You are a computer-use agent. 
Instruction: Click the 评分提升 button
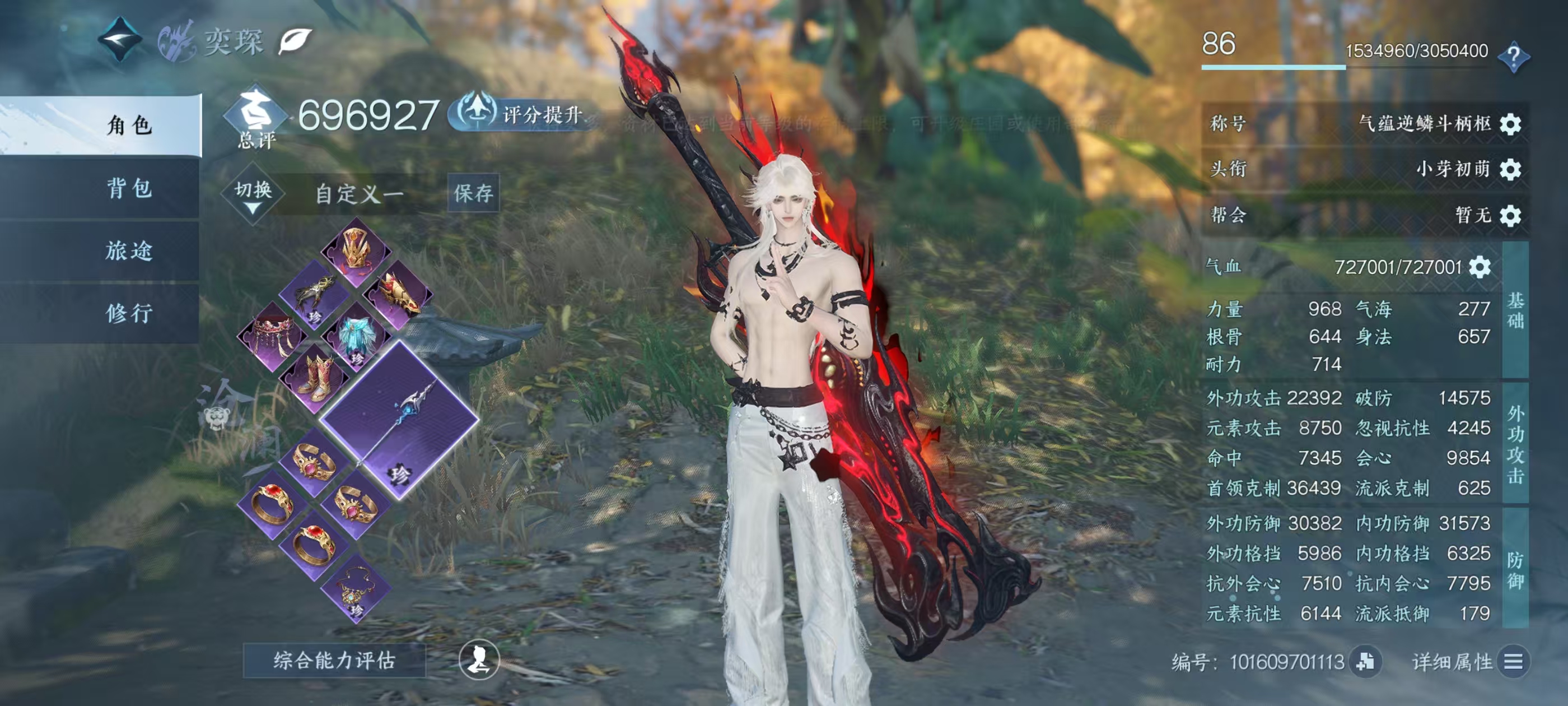tap(522, 114)
